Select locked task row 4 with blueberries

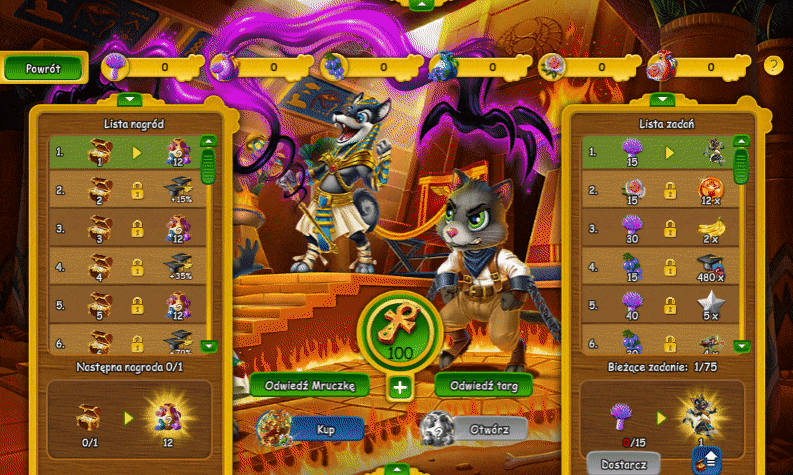(653, 267)
